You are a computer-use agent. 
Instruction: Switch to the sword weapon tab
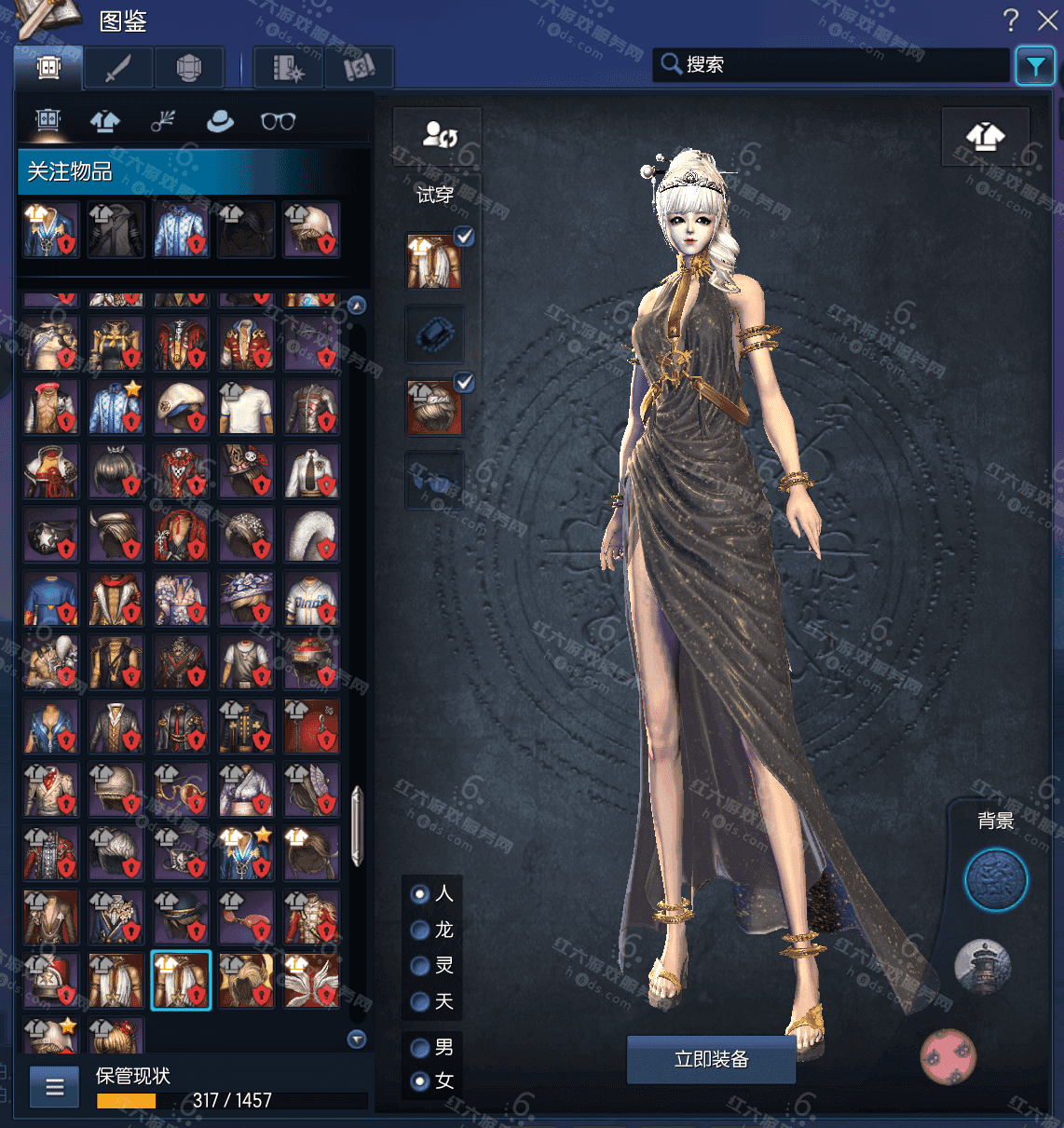click(x=118, y=68)
